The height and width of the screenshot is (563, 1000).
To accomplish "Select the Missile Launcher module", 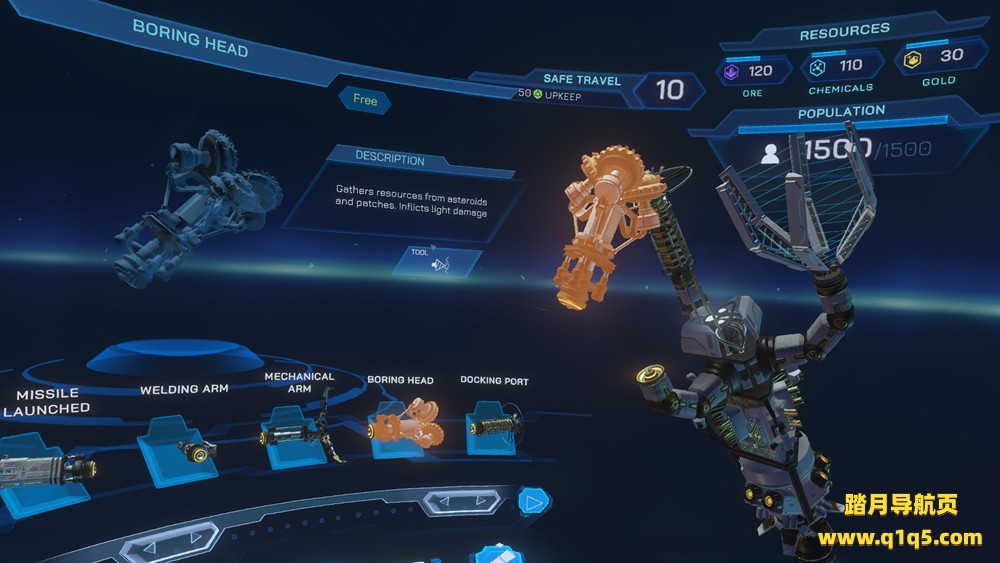I will point(40,466).
